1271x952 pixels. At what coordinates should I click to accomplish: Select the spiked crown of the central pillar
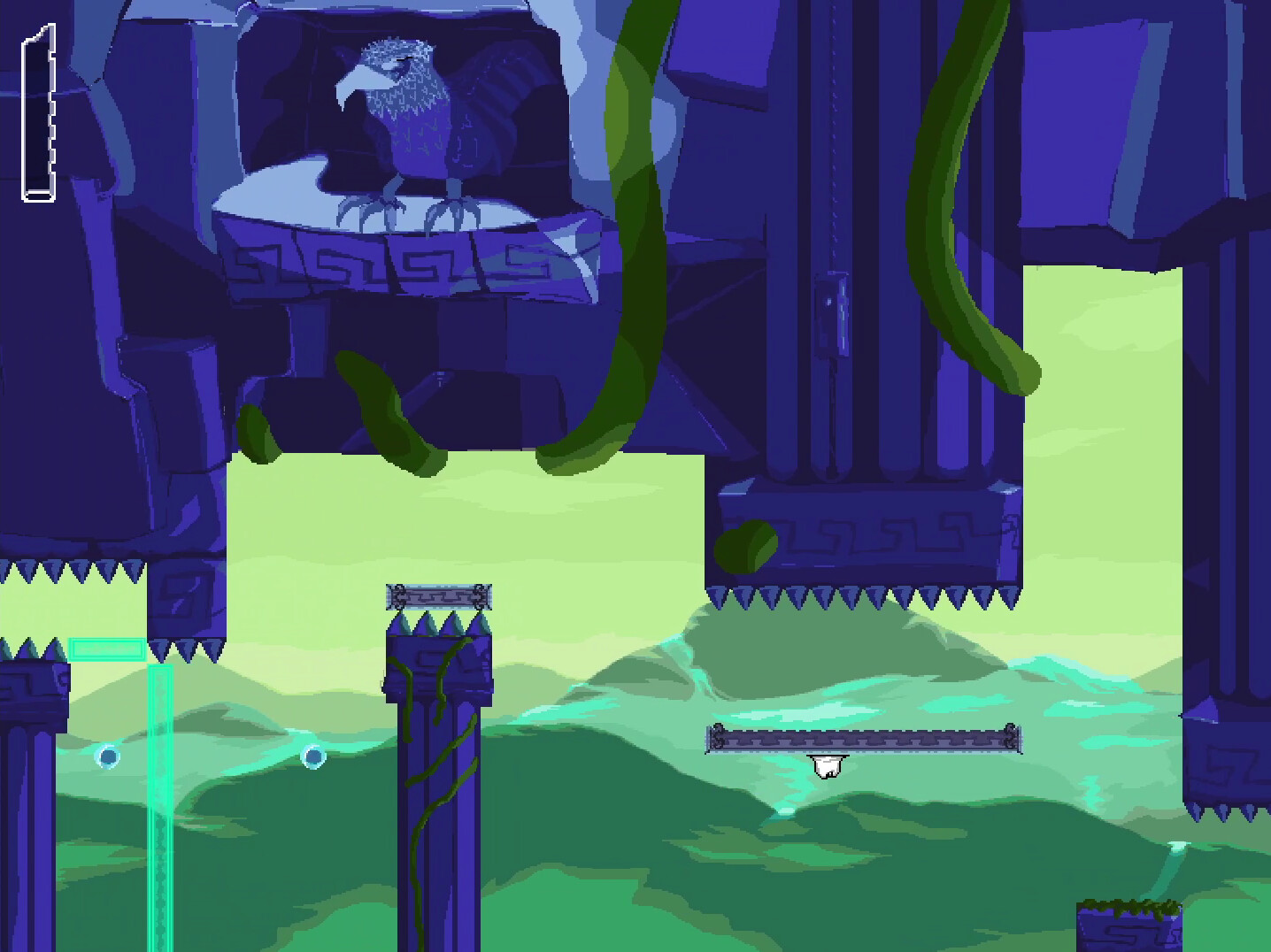coord(440,624)
